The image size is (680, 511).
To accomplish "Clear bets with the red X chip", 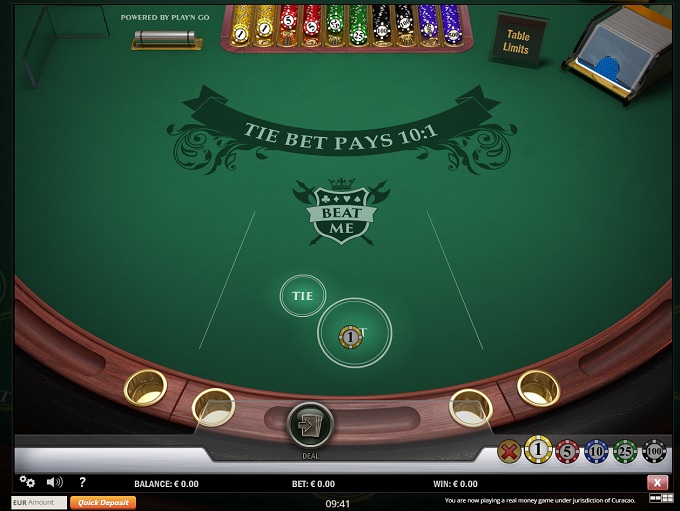I will (x=510, y=452).
